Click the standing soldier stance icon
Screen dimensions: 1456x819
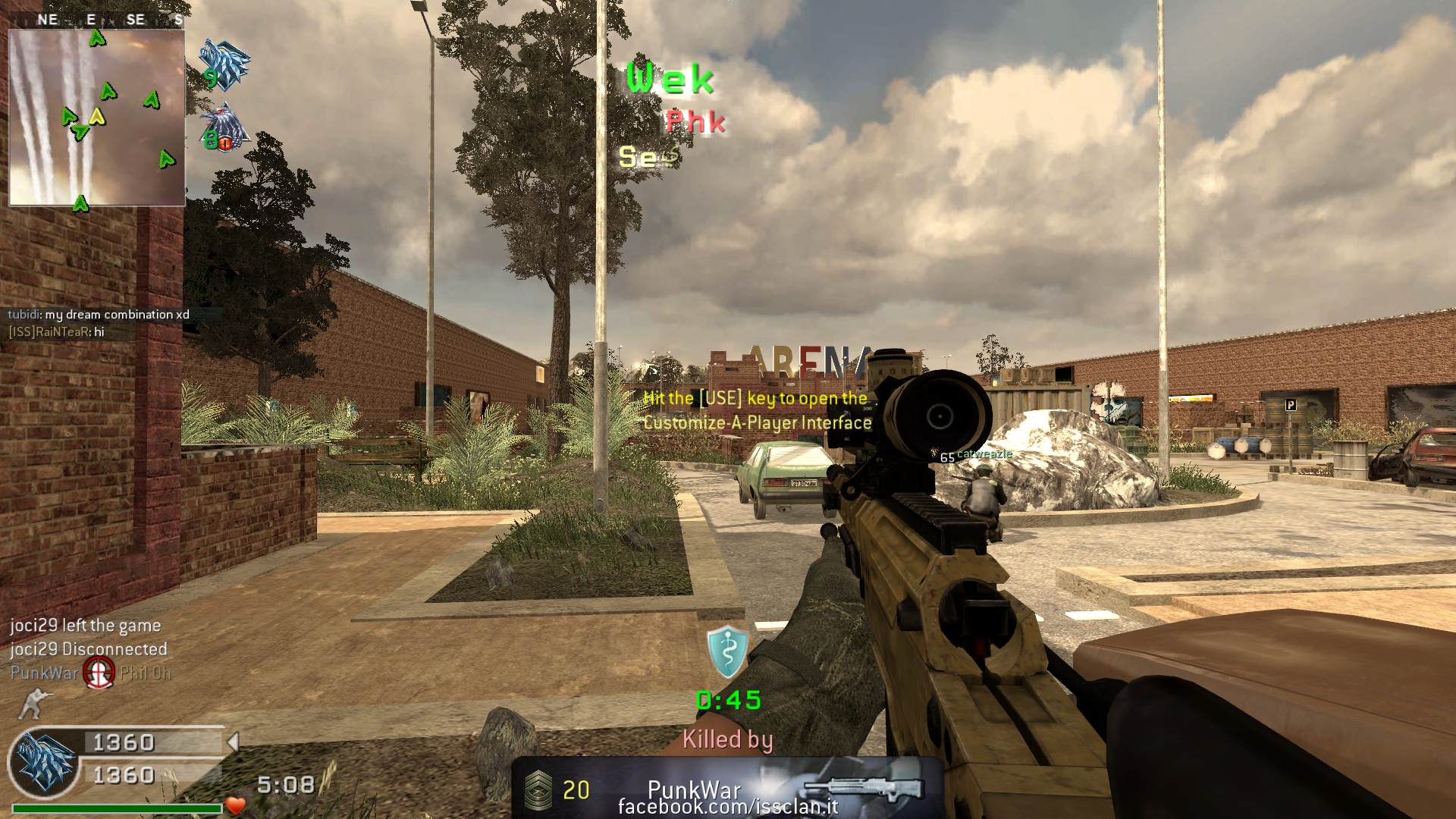[x=33, y=704]
